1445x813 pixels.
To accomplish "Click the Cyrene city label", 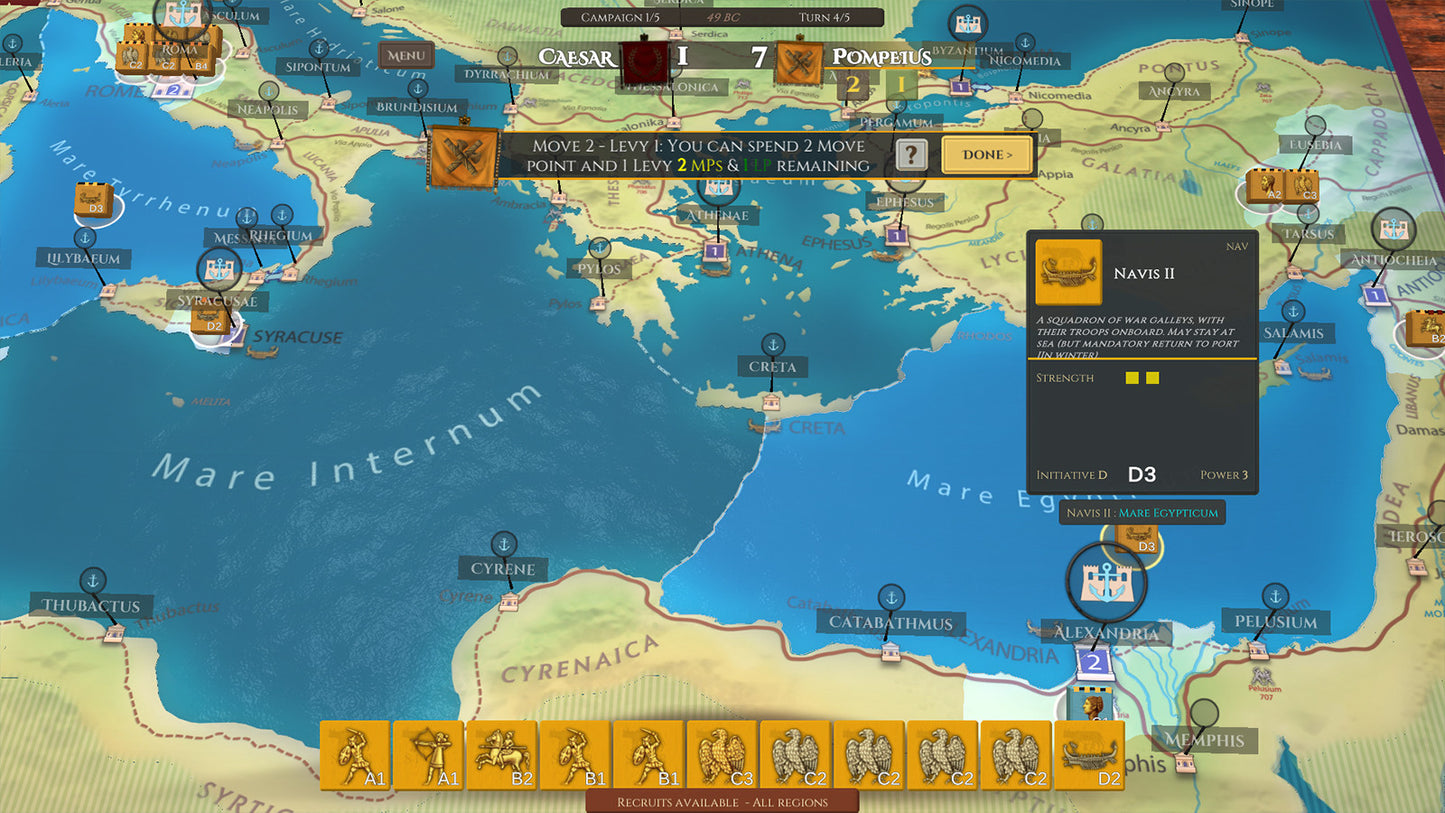I will pyautogui.click(x=503, y=569).
